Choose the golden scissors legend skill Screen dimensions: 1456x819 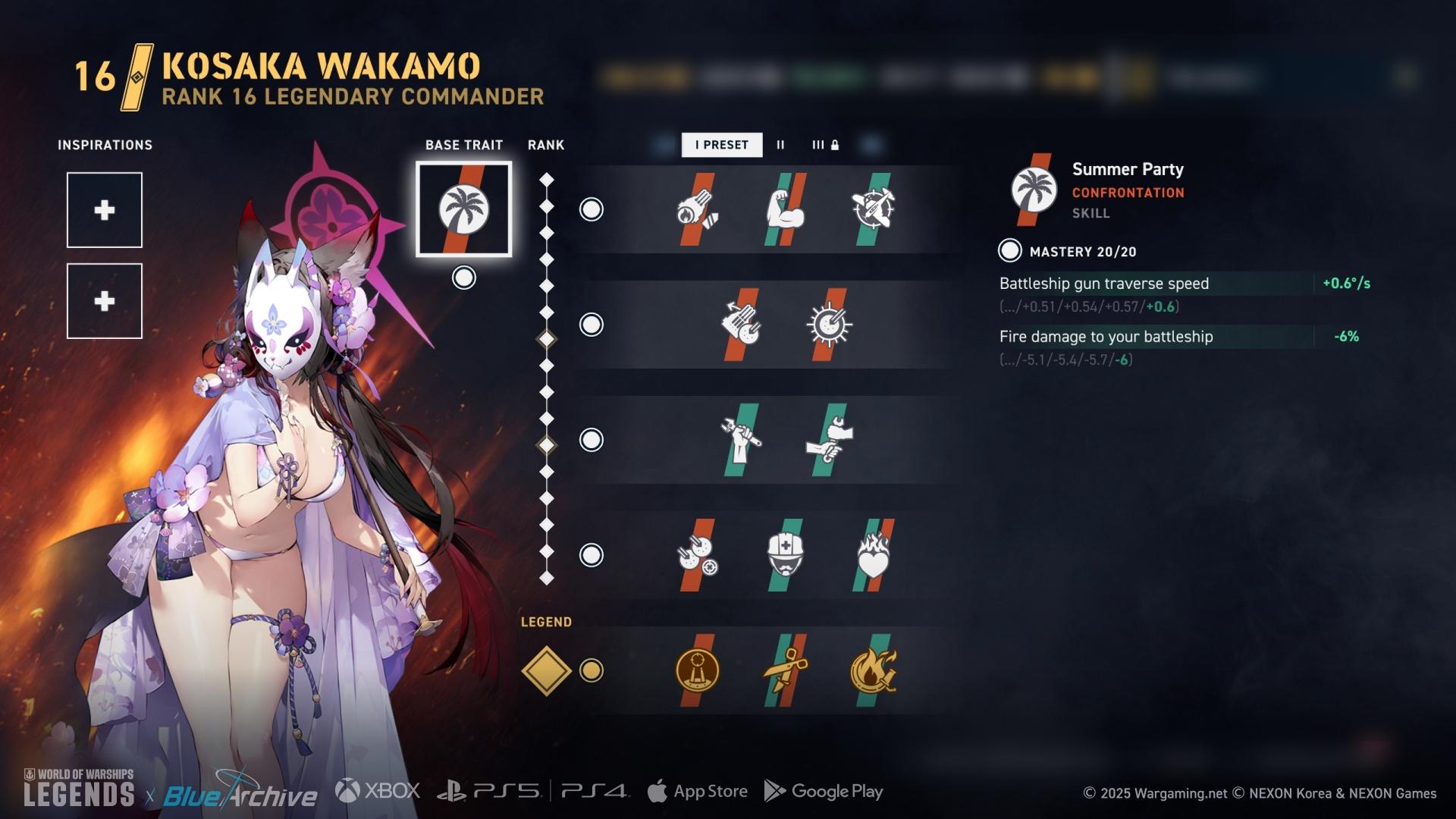[x=785, y=670]
